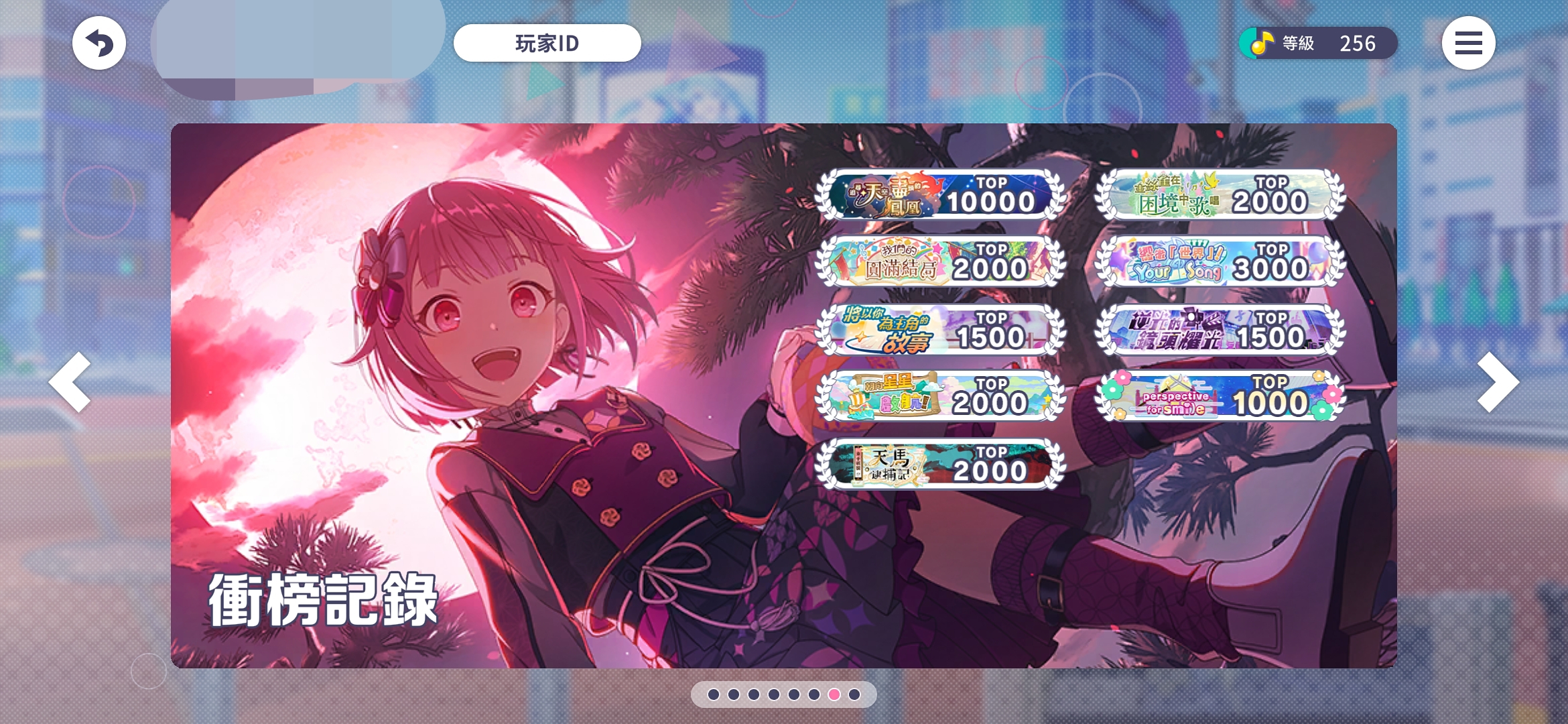Viewport: 1568px width, 724px height.
Task: Select the 鏡頭耀光 TOP 1500 badge
Action: pyautogui.click(x=1220, y=330)
